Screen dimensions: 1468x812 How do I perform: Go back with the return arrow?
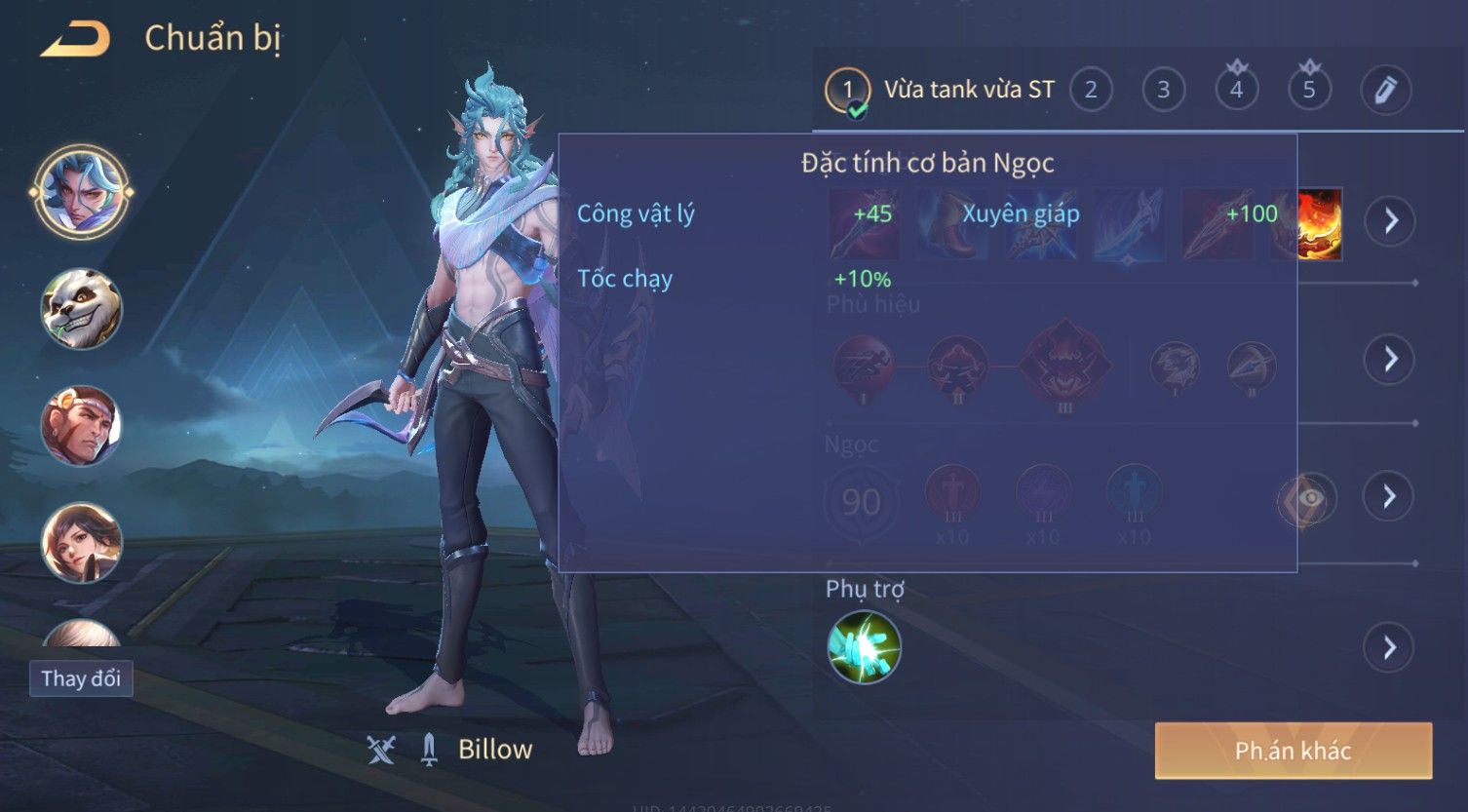(74, 39)
